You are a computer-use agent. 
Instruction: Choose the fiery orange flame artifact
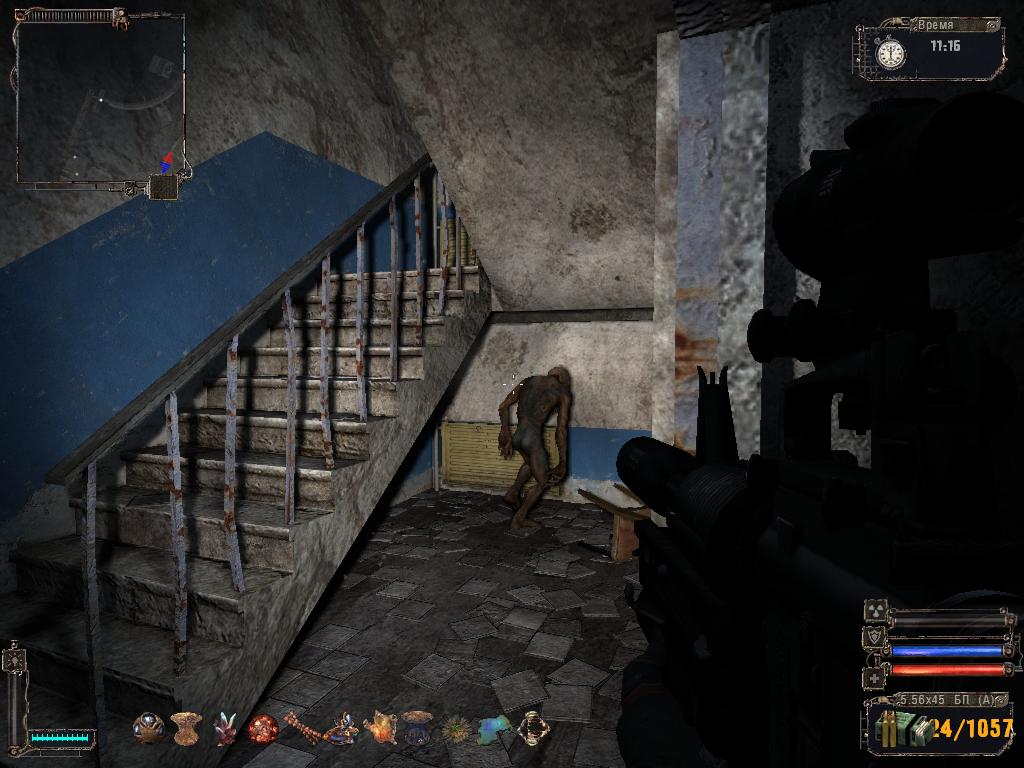click(x=380, y=727)
